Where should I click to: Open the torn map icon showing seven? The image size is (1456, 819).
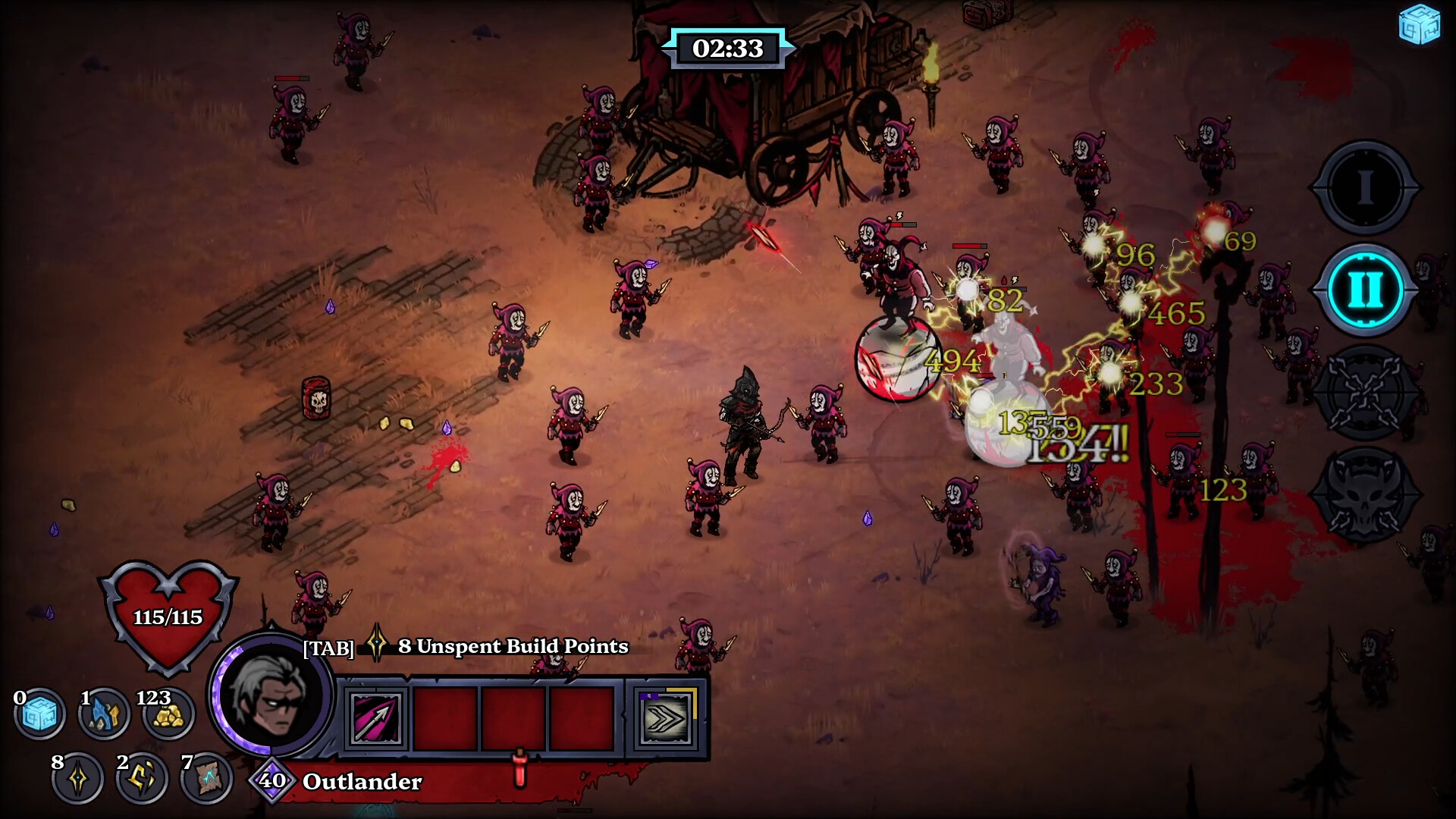click(x=206, y=776)
